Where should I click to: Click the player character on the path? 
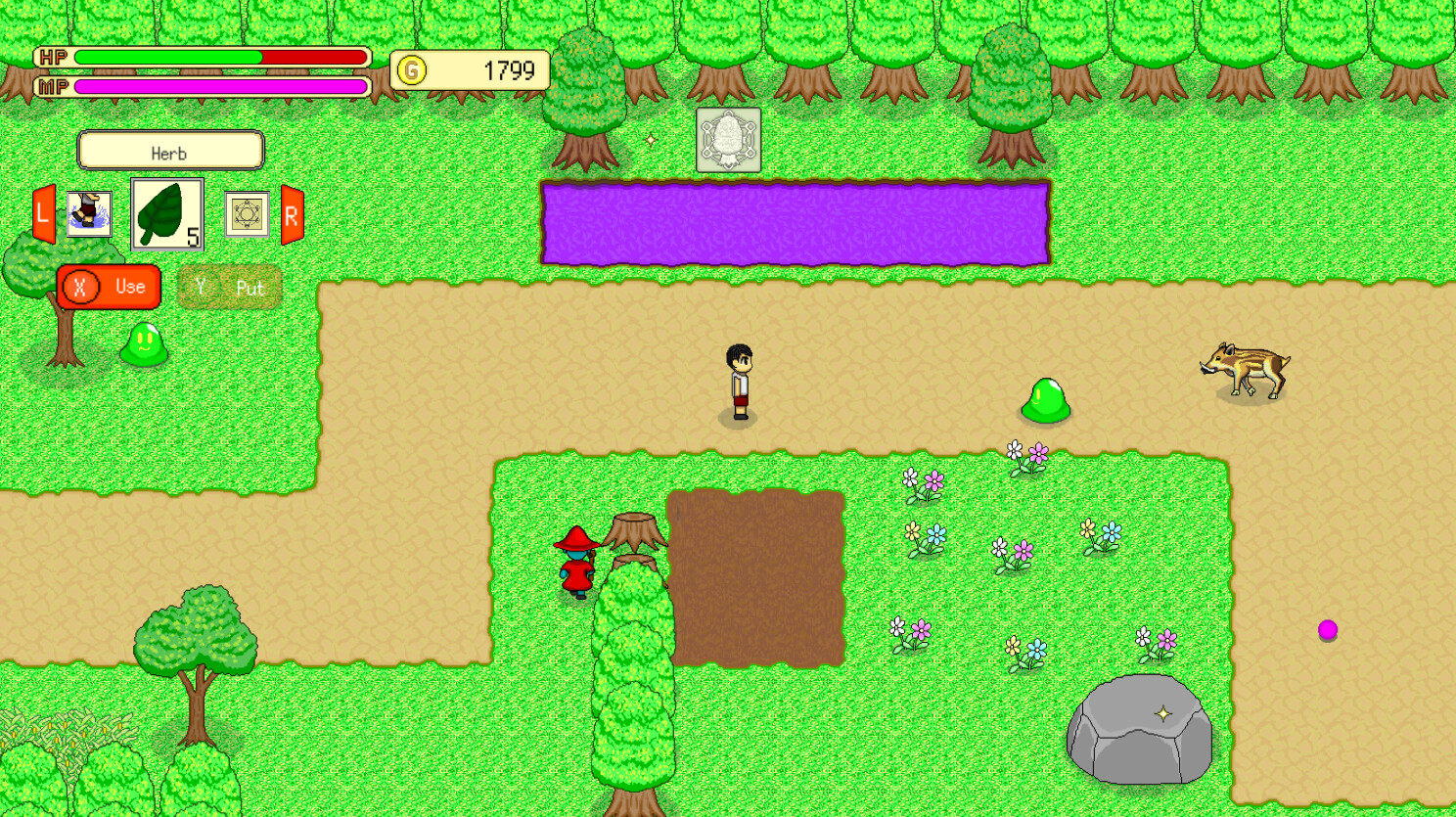click(739, 382)
